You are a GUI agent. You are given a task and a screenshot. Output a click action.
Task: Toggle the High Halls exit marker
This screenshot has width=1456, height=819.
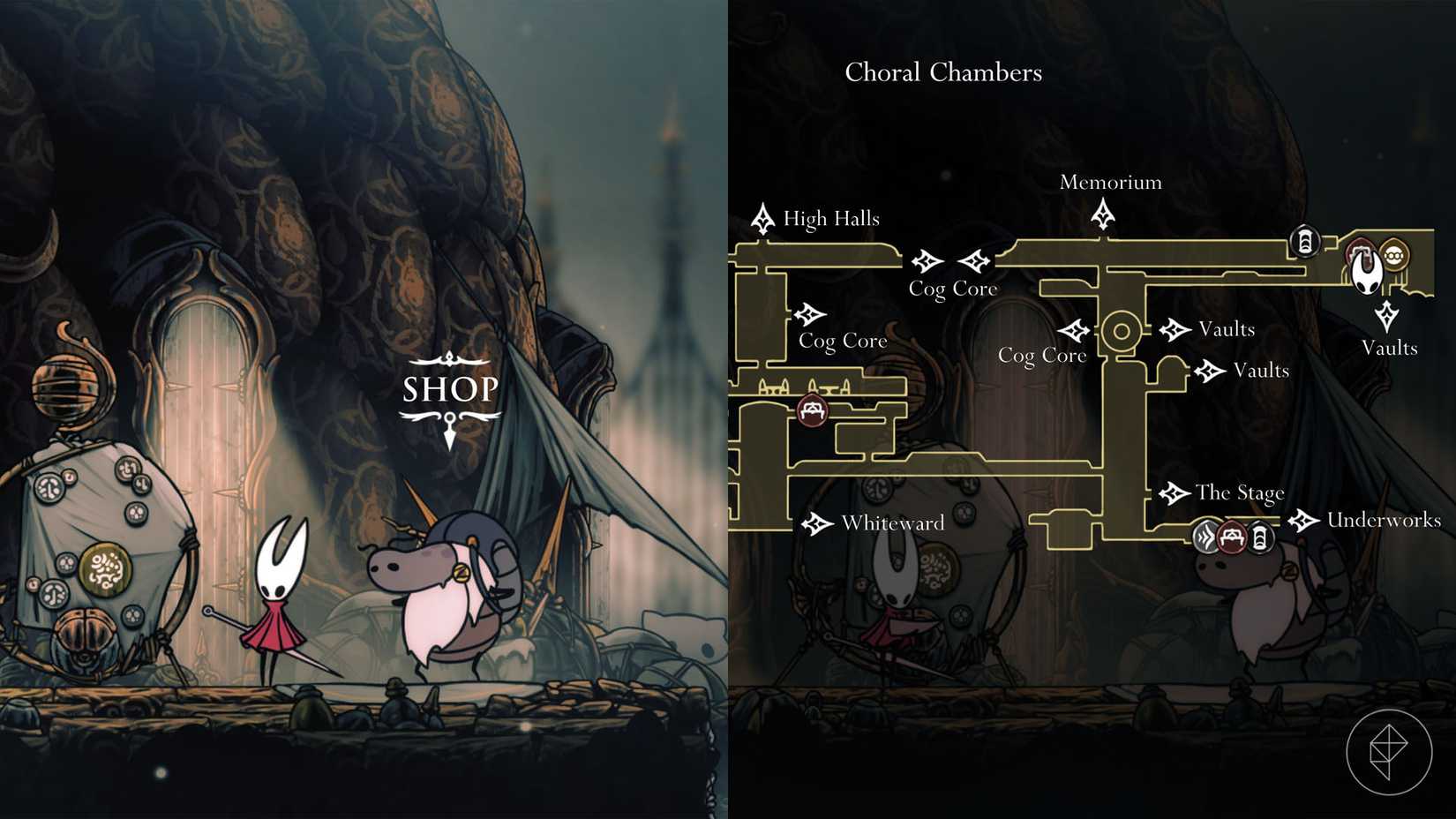tap(762, 217)
